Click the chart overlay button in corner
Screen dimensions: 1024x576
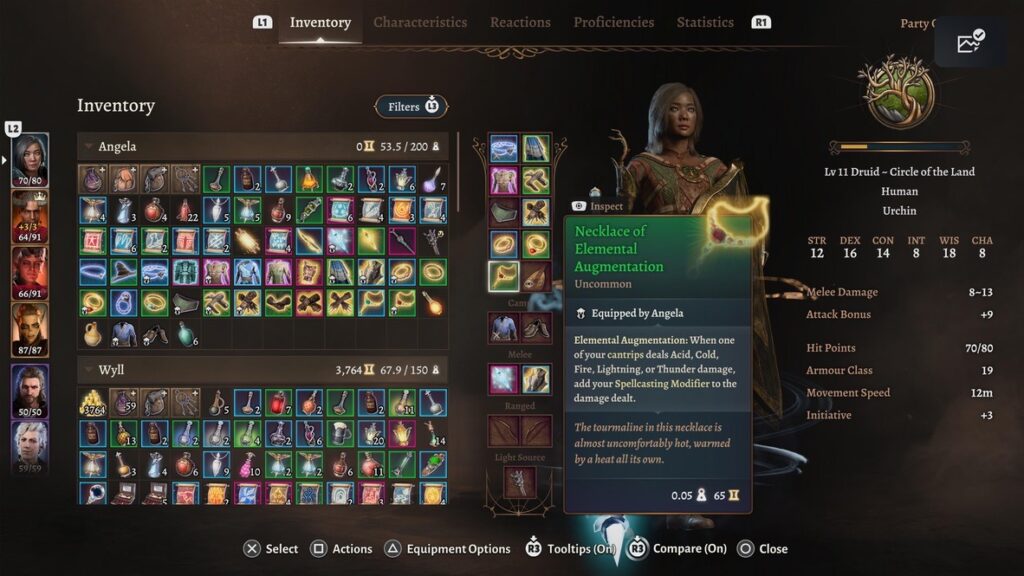(x=970, y=42)
